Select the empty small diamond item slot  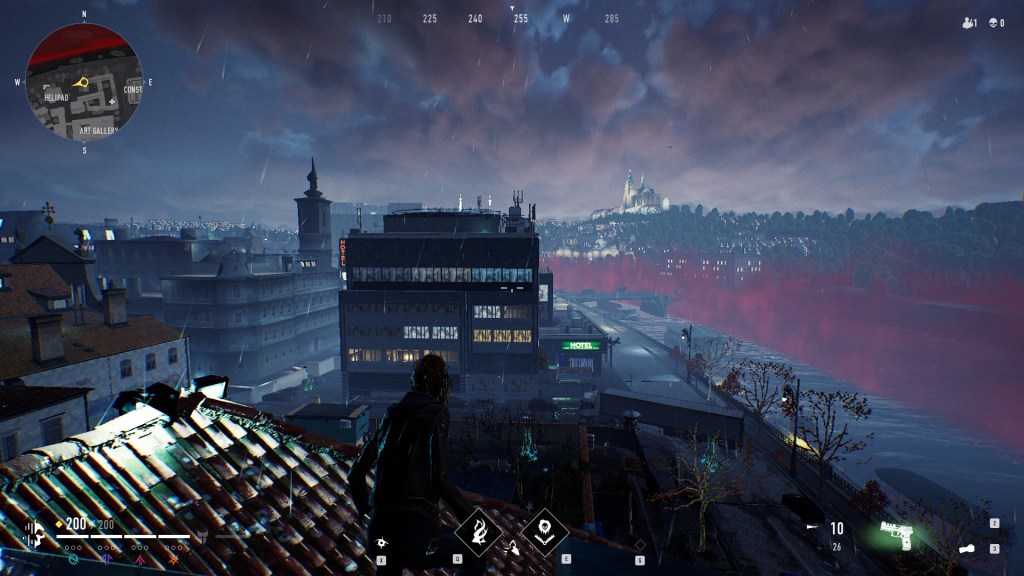(640, 544)
